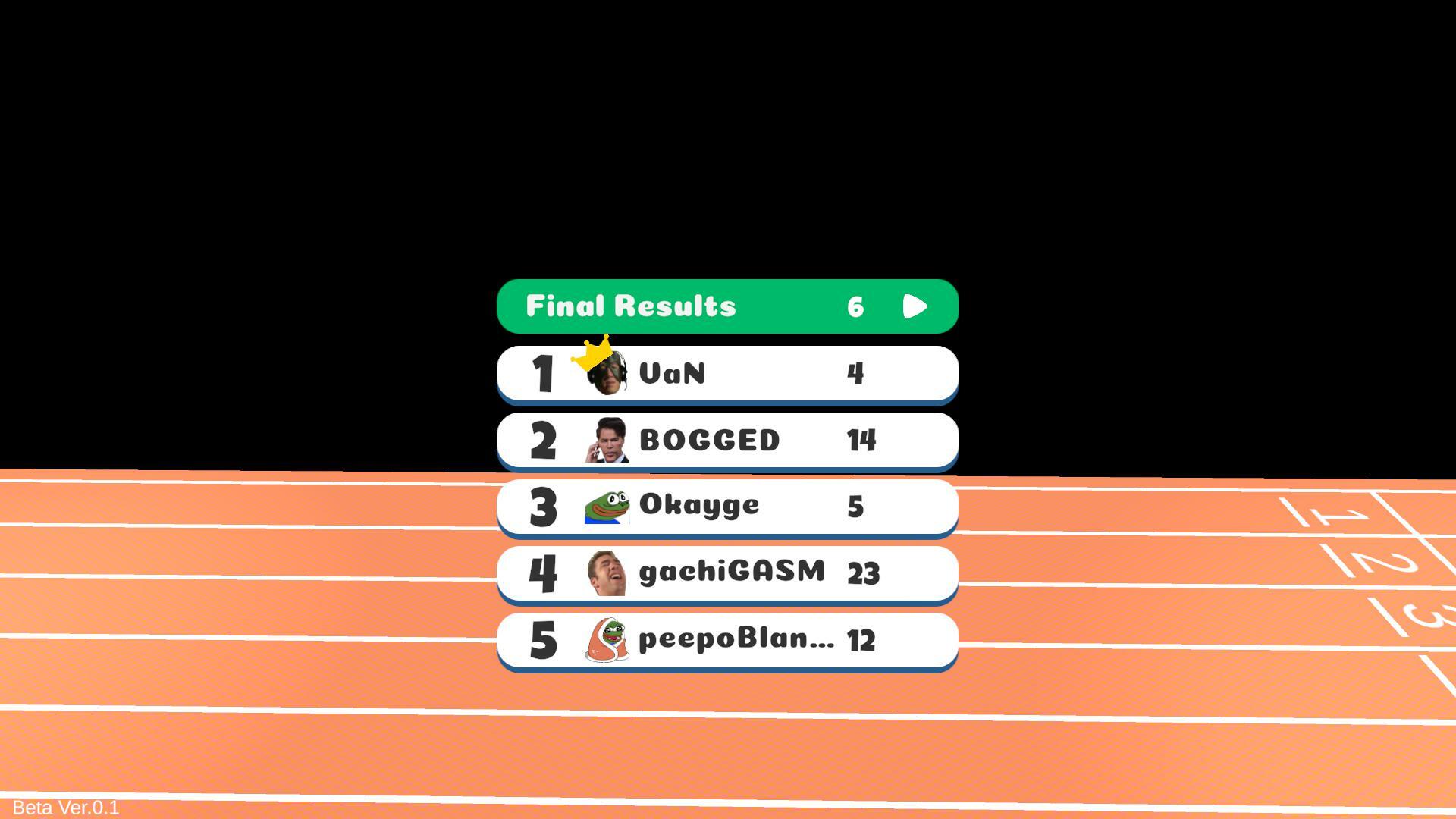Click BOGGED's score of 14
Image resolution: width=1456 pixels, height=819 pixels.
coord(861,441)
